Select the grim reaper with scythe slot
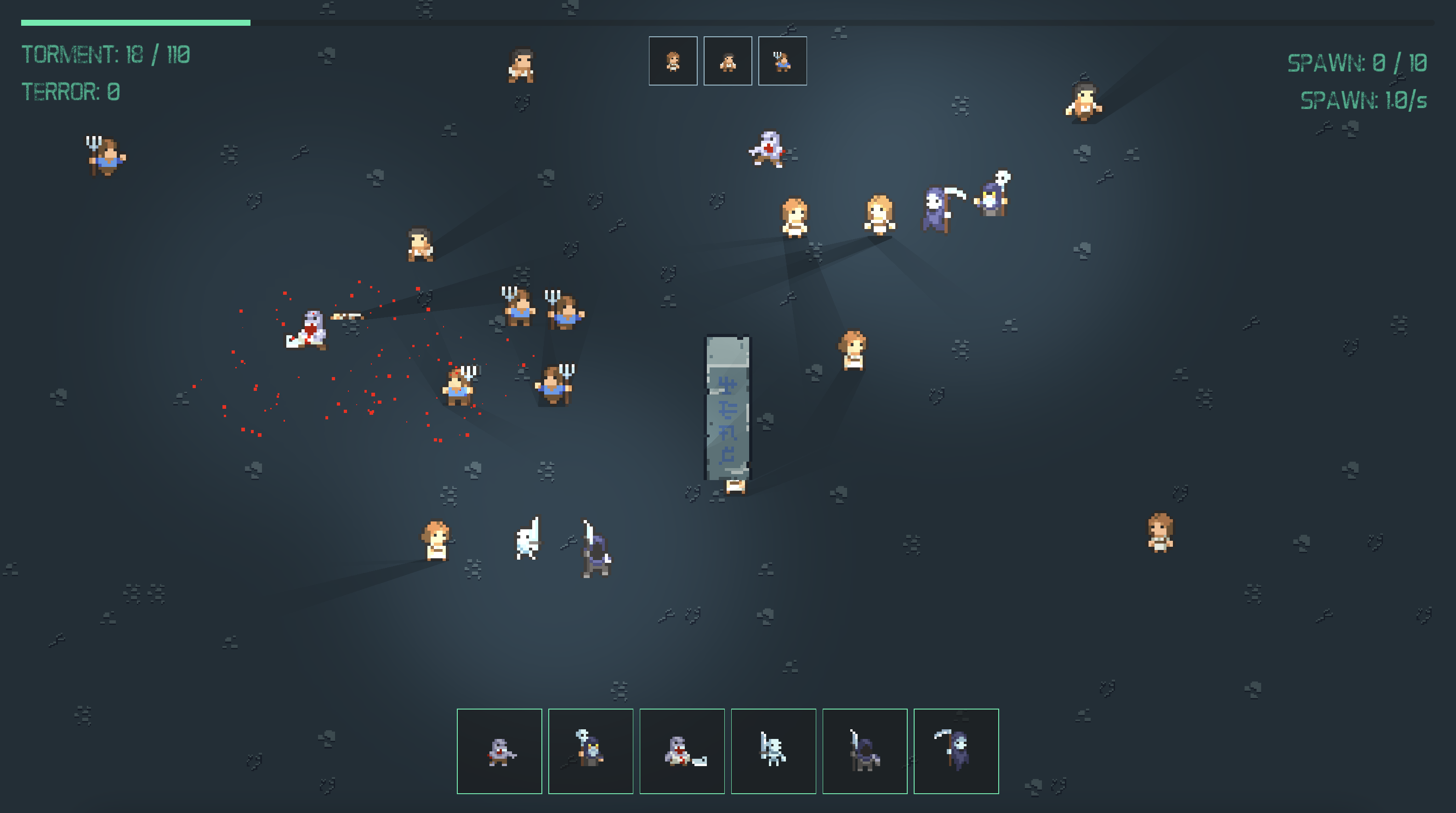1456x813 pixels. click(x=956, y=751)
